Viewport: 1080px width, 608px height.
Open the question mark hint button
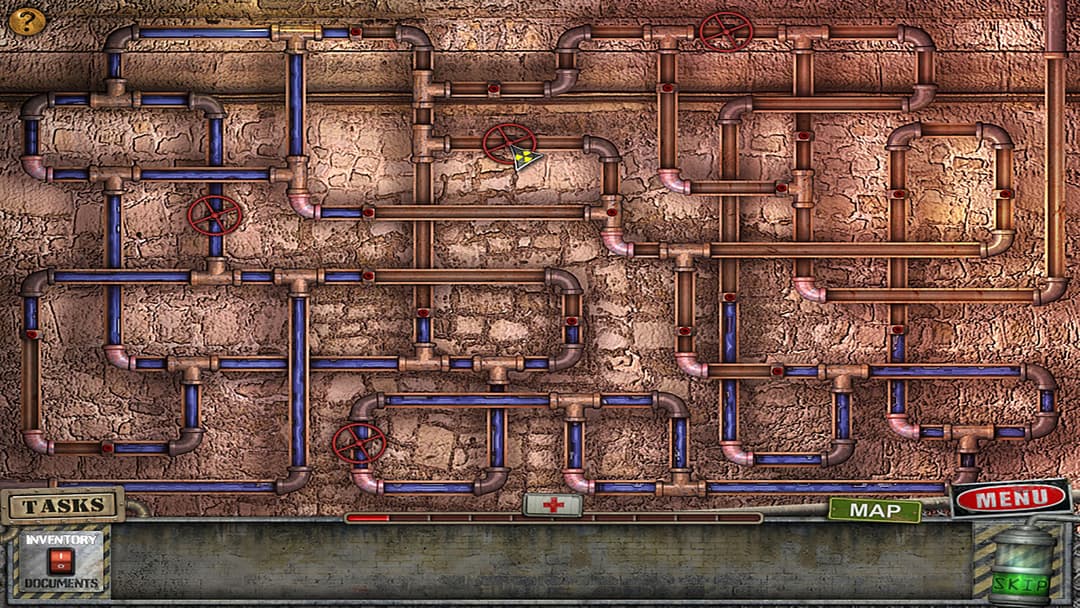pos(27,20)
